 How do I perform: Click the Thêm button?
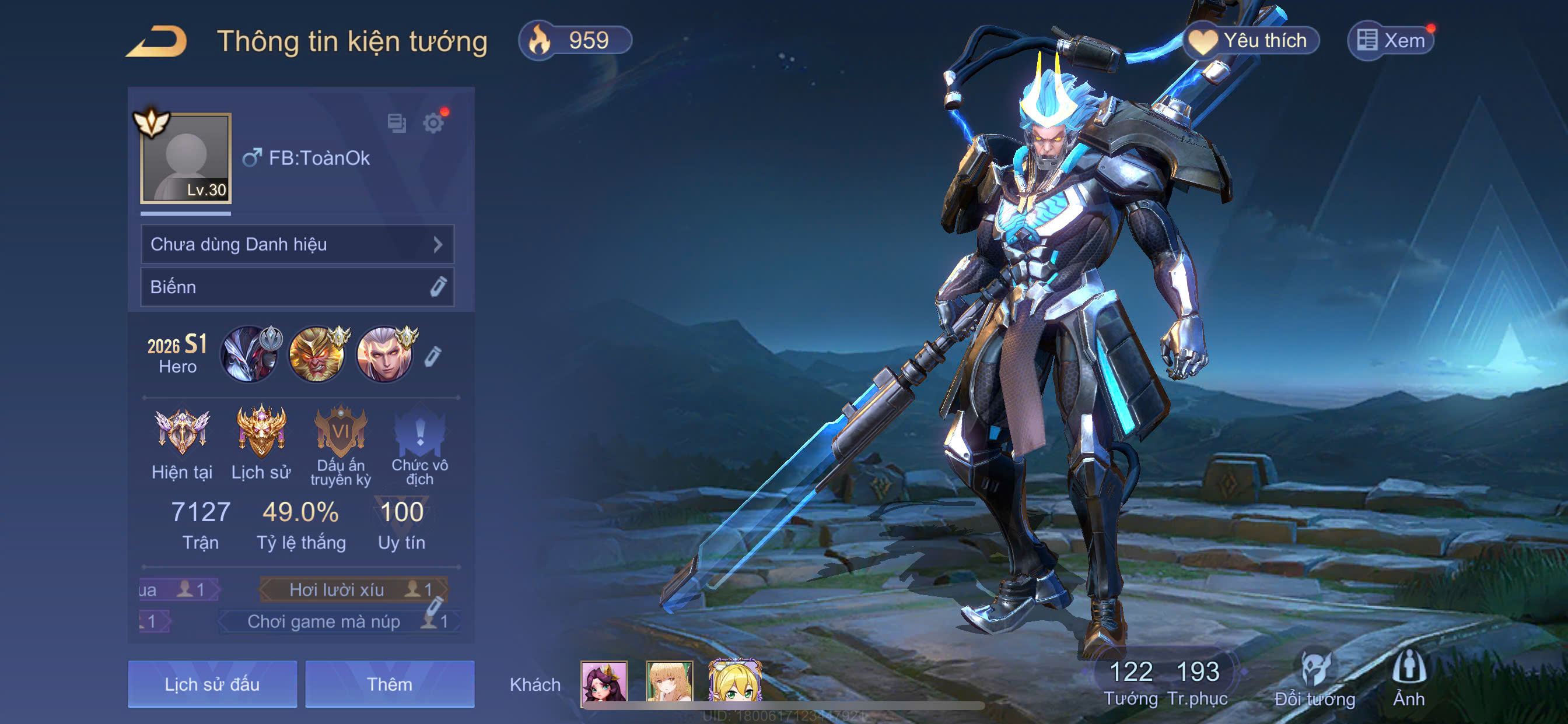click(390, 684)
